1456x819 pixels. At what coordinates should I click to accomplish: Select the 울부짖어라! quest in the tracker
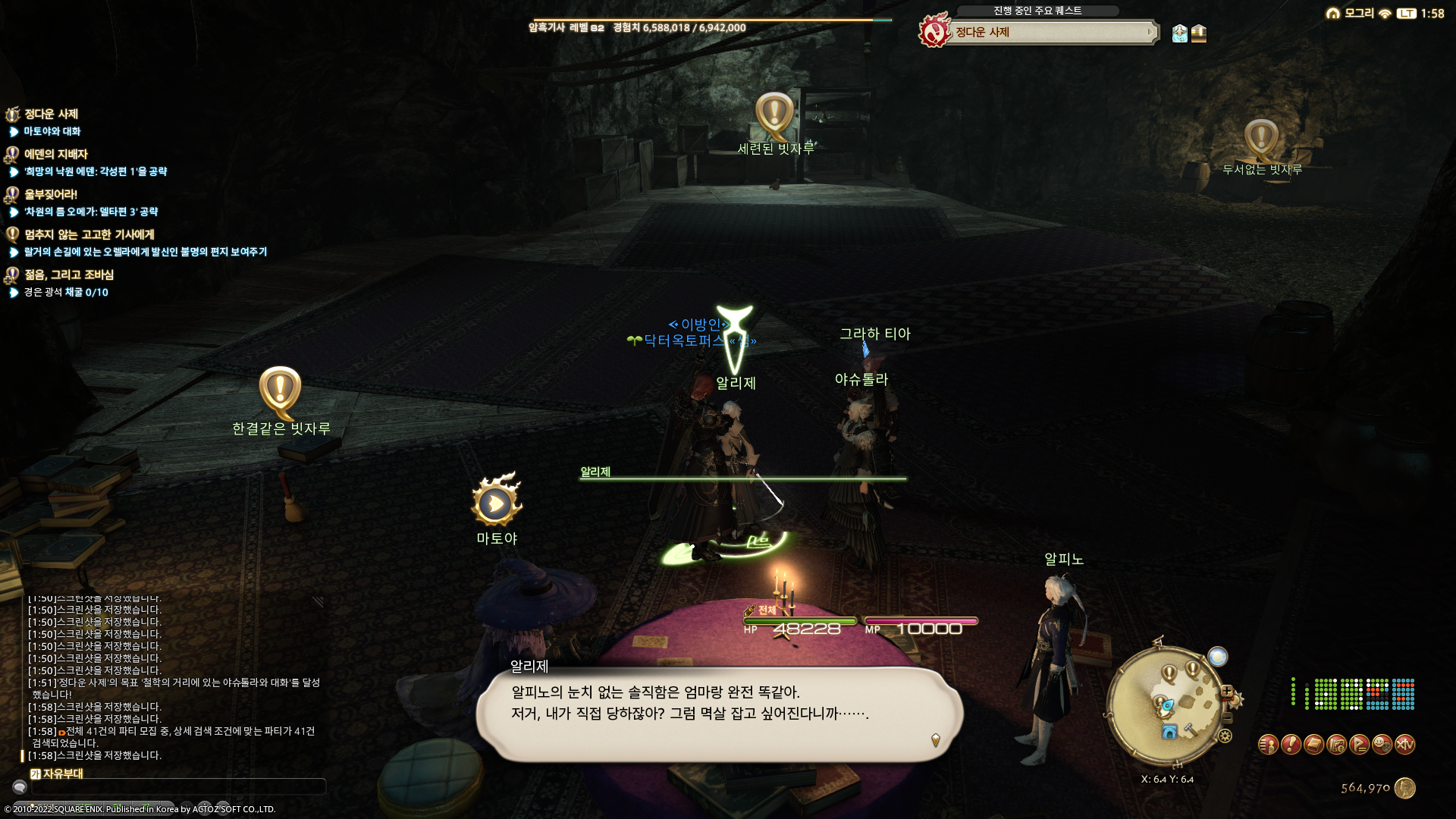[50, 194]
